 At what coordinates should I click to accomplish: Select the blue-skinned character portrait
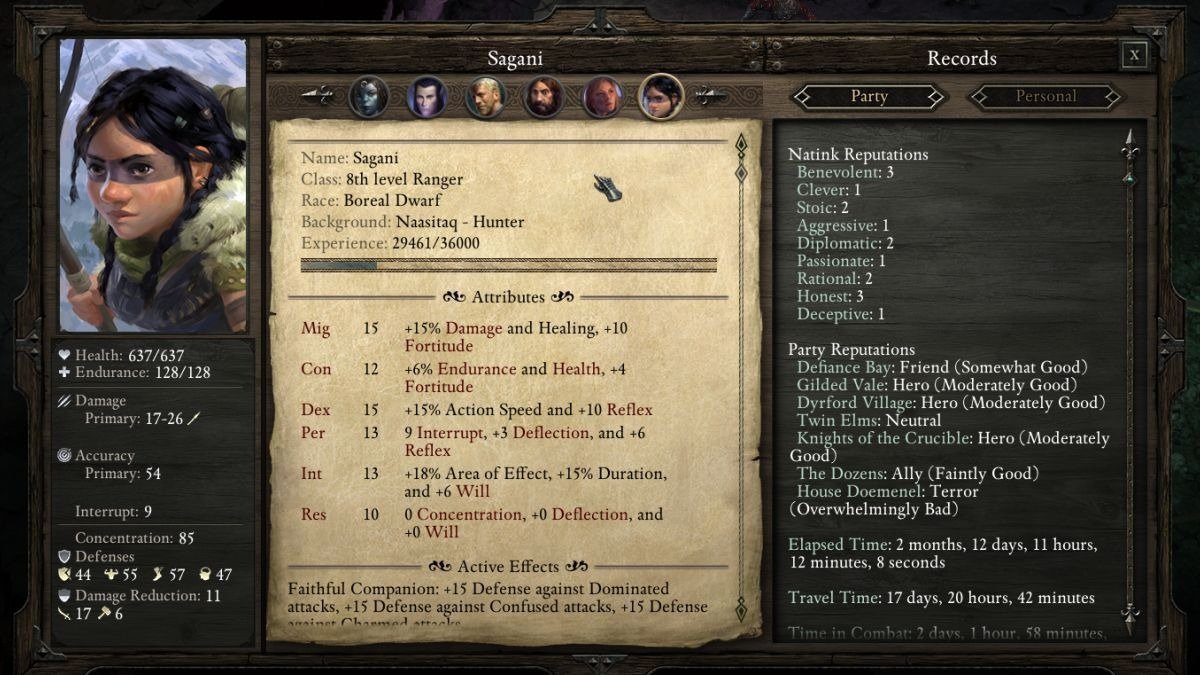click(368, 97)
